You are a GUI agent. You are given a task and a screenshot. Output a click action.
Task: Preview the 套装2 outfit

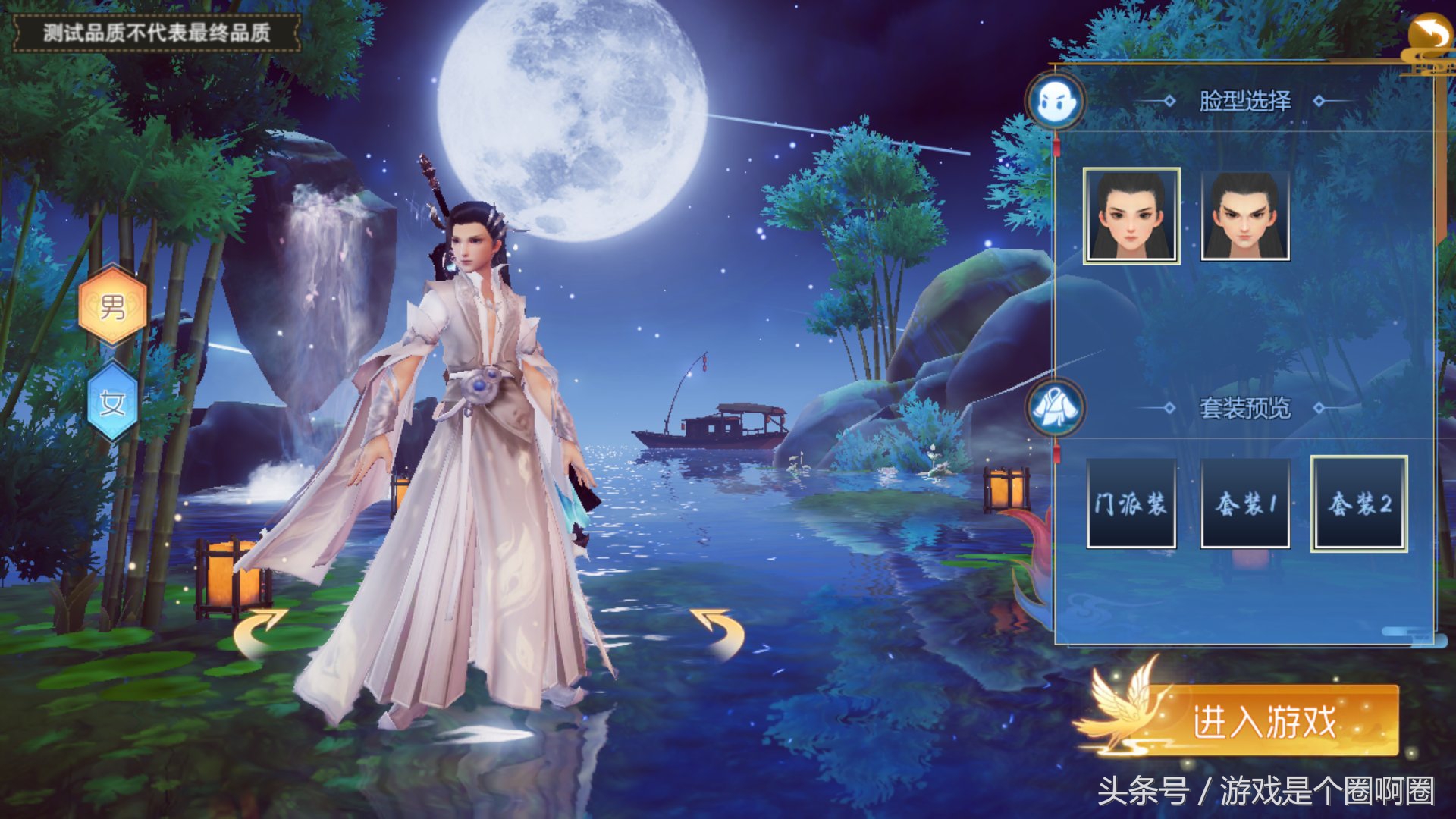(1359, 504)
